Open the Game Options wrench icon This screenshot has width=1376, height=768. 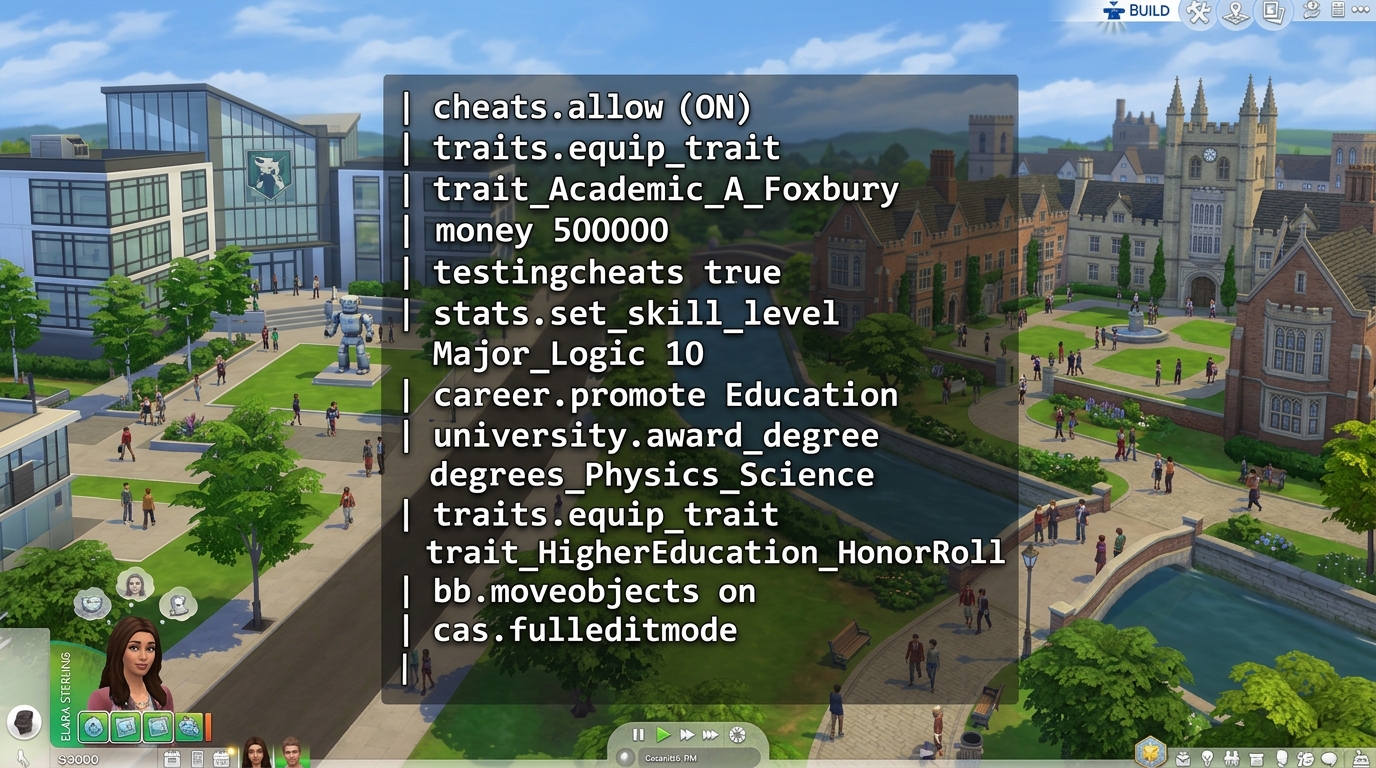[x=1198, y=13]
